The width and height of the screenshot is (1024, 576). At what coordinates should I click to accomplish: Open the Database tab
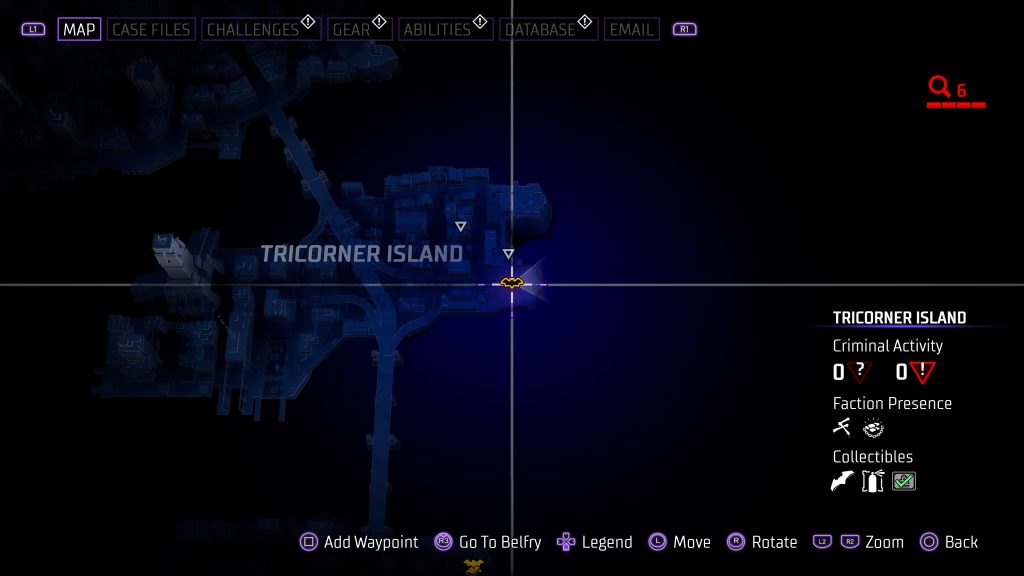[x=541, y=29]
